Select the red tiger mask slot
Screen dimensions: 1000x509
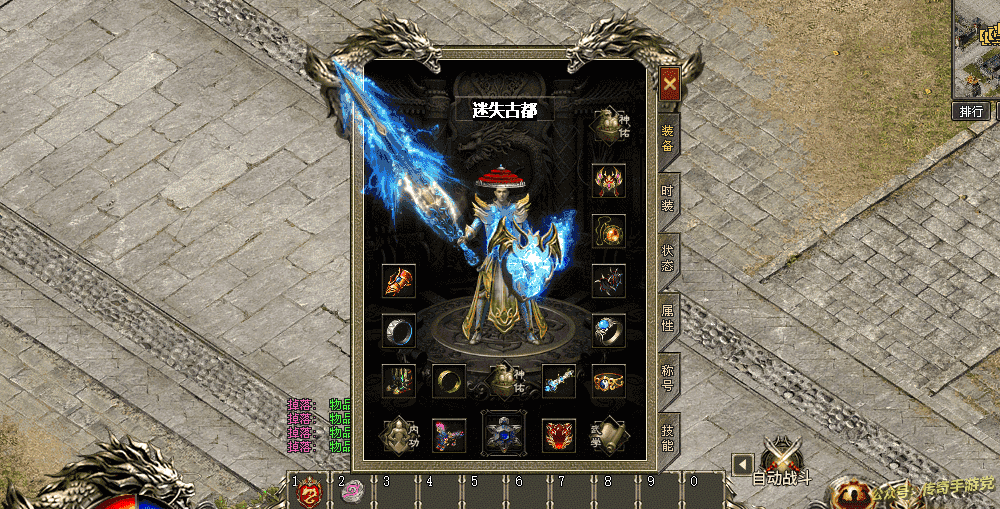[x=558, y=435]
